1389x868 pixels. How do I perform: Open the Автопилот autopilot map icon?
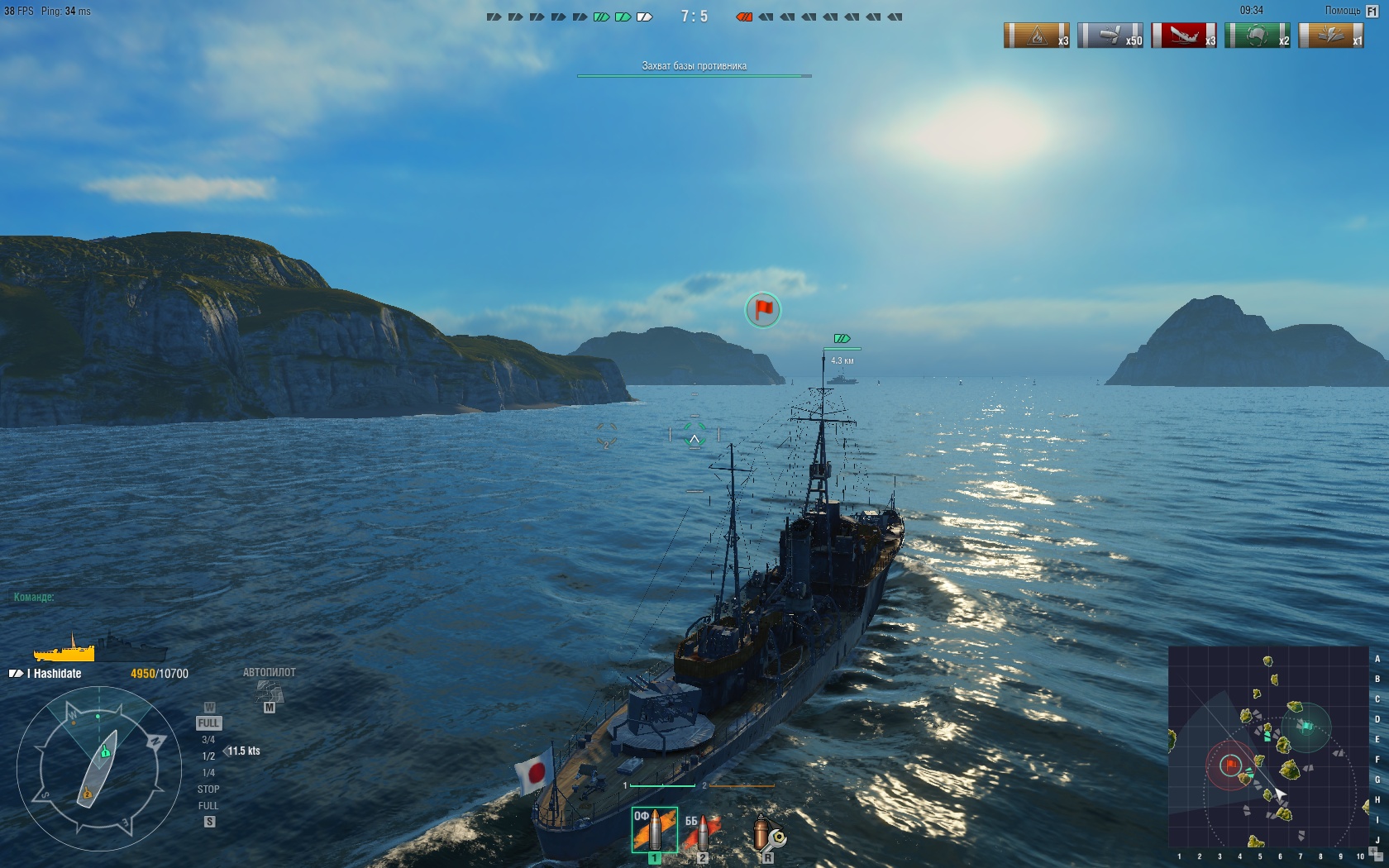(270, 691)
